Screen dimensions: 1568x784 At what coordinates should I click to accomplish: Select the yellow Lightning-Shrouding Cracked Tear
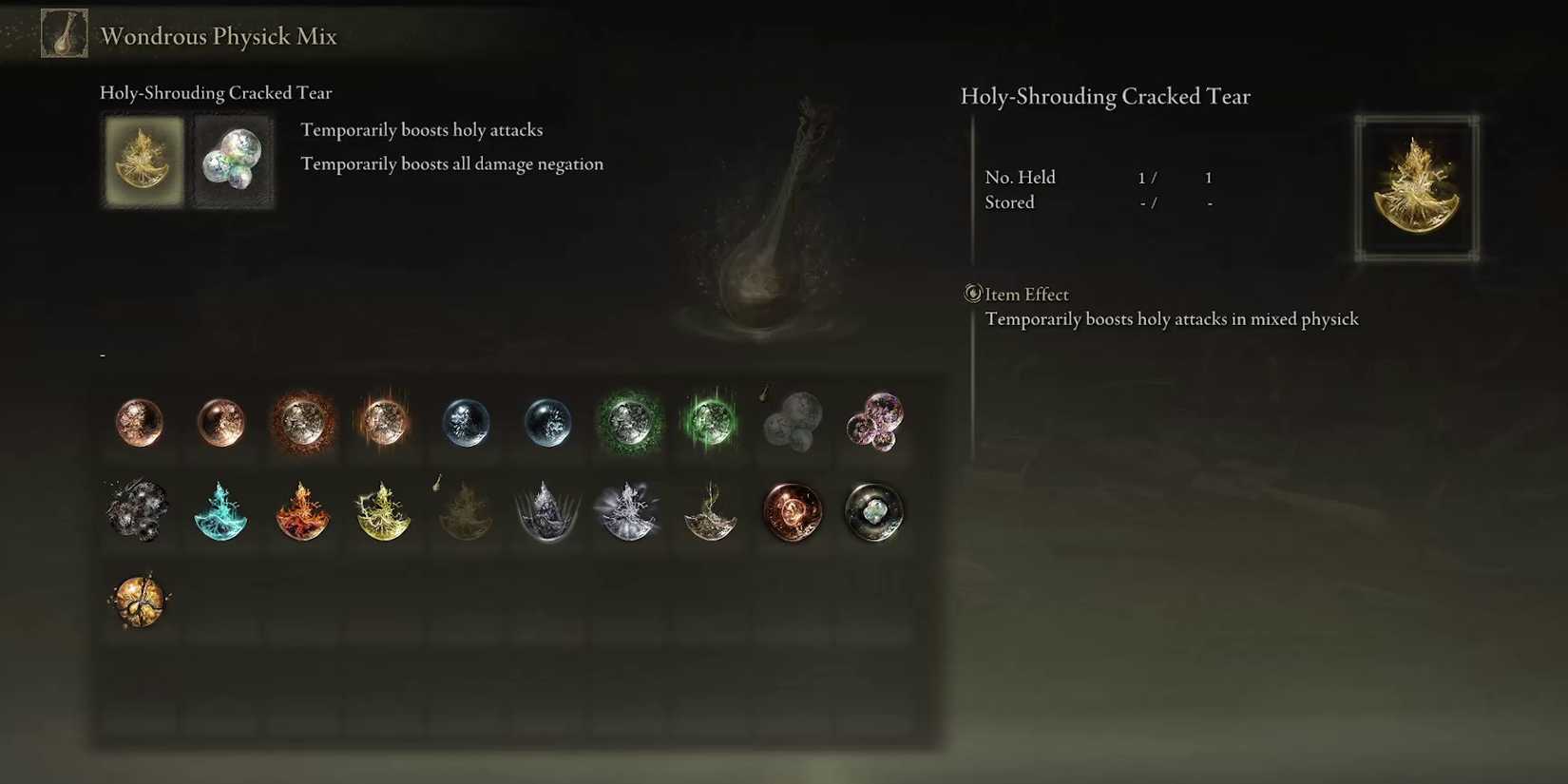384,513
